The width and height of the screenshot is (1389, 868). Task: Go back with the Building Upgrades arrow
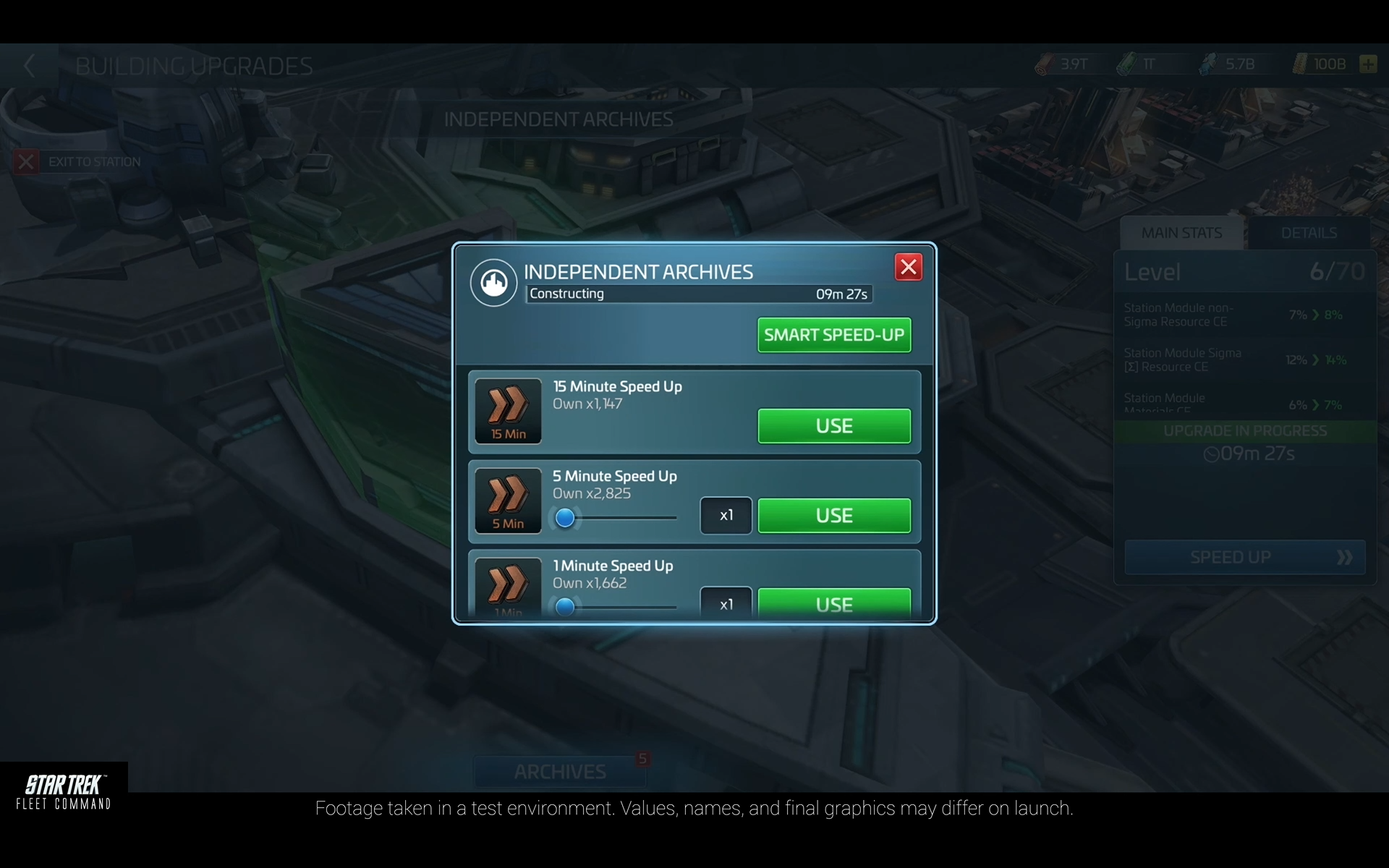click(x=30, y=66)
